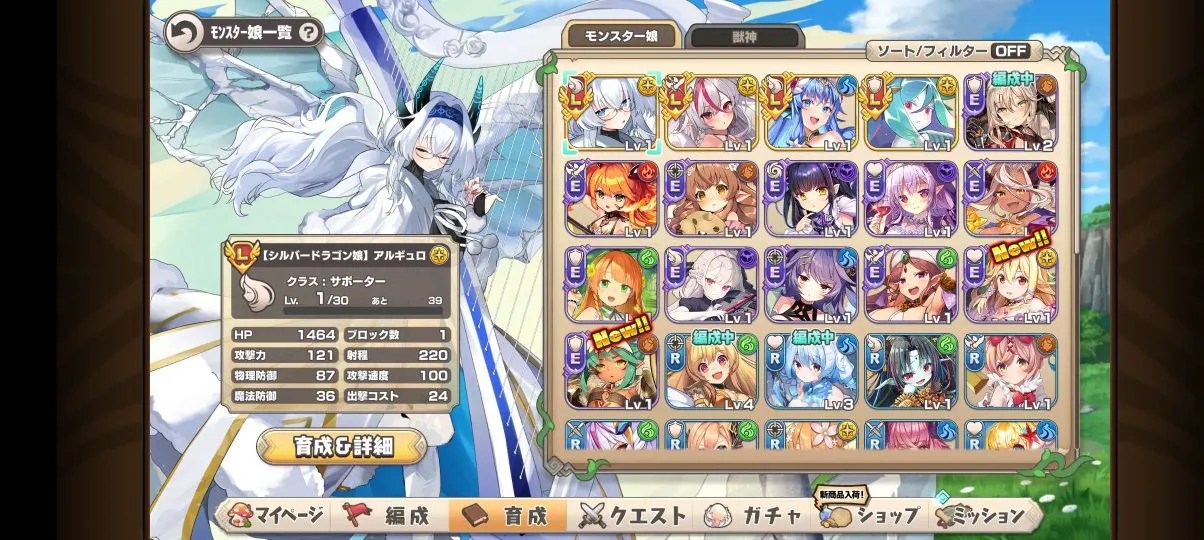Pick the blonde Lv.4 card marked 編成中

coord(712,371)
